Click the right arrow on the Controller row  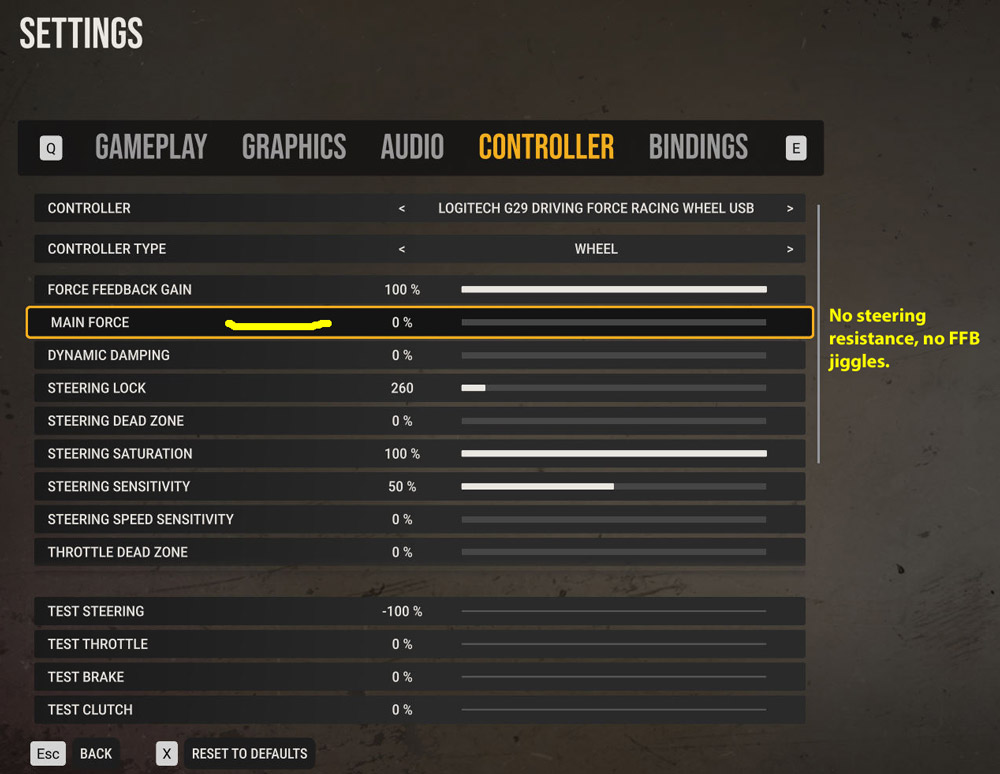tap(790, 209)
